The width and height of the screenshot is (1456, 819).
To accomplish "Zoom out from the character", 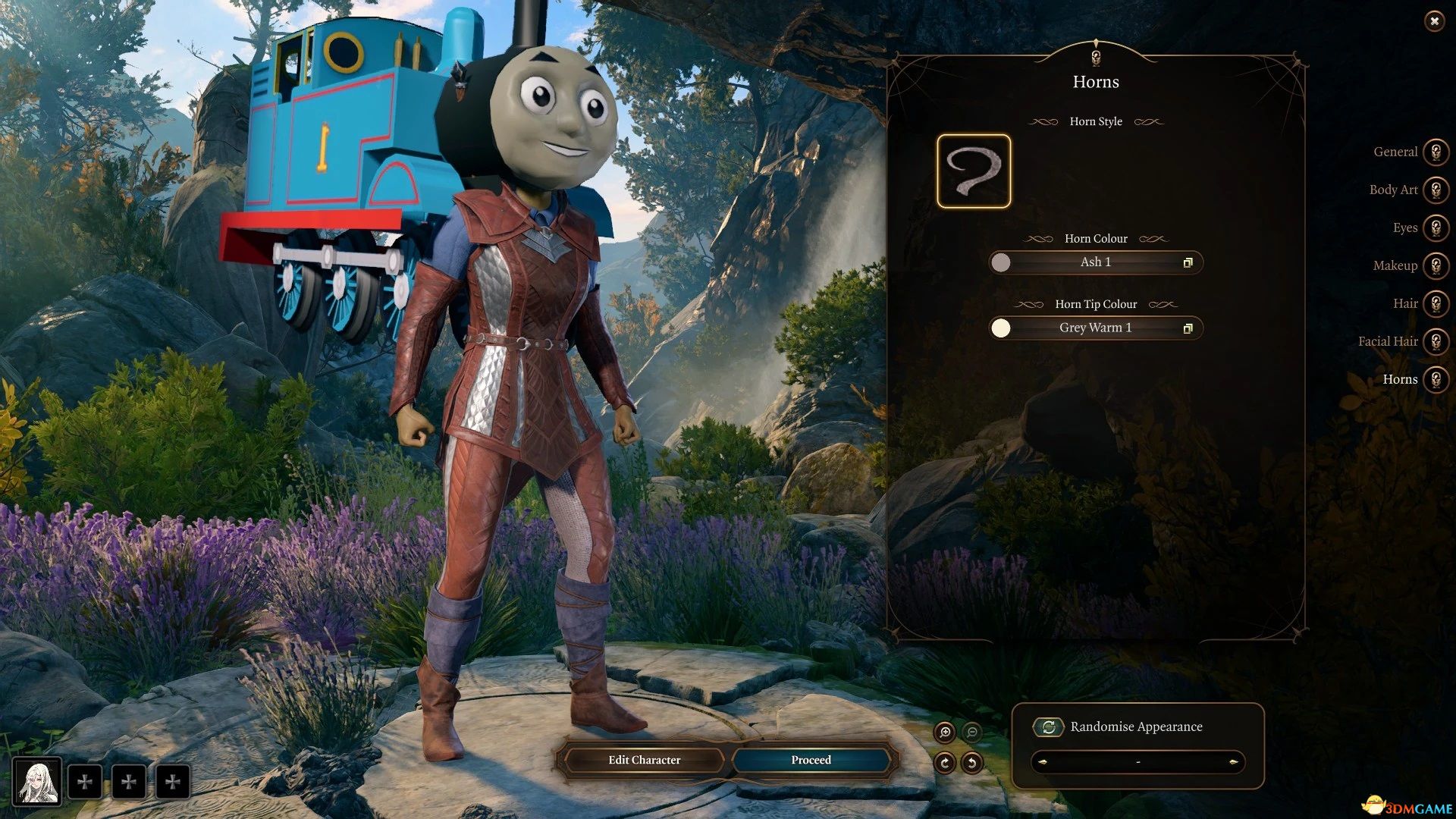I will pos(971,733).
